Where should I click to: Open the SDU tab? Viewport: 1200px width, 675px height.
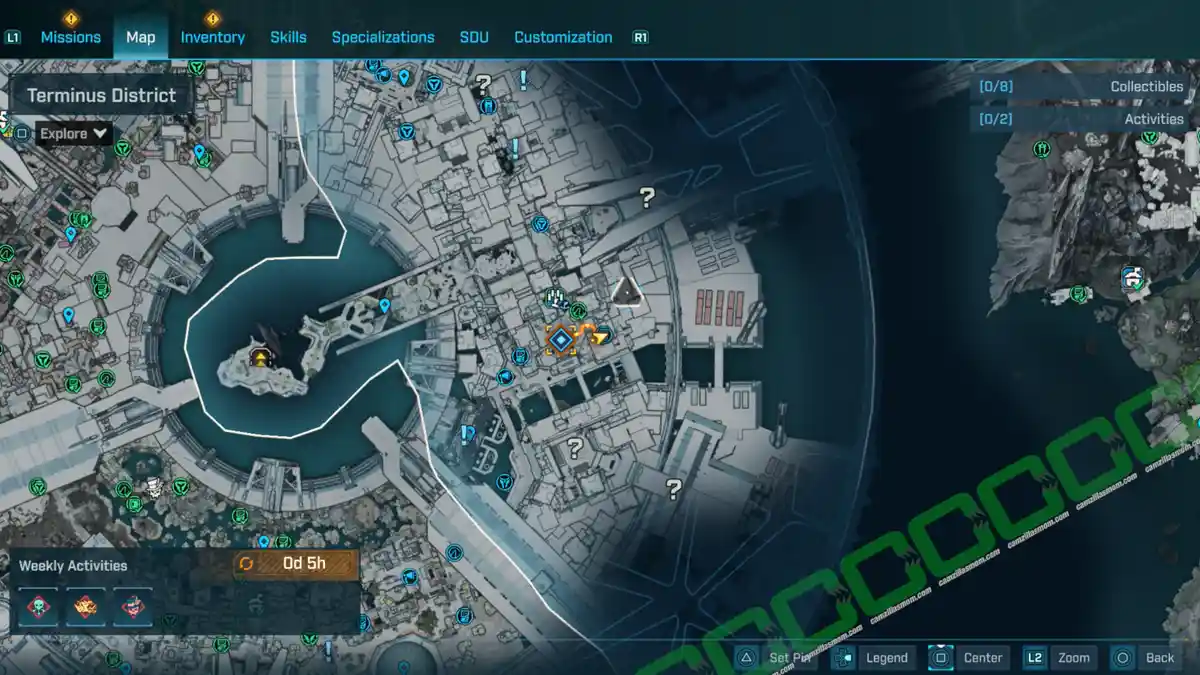474,37
